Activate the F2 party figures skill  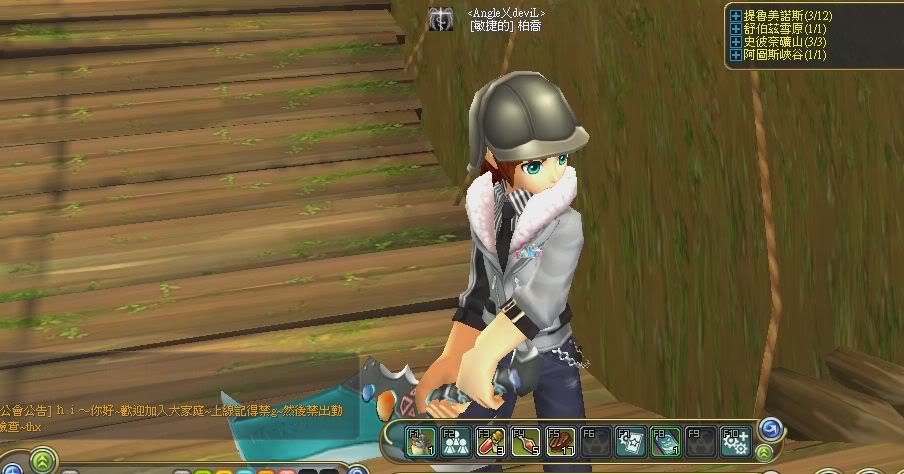[456, 440]
